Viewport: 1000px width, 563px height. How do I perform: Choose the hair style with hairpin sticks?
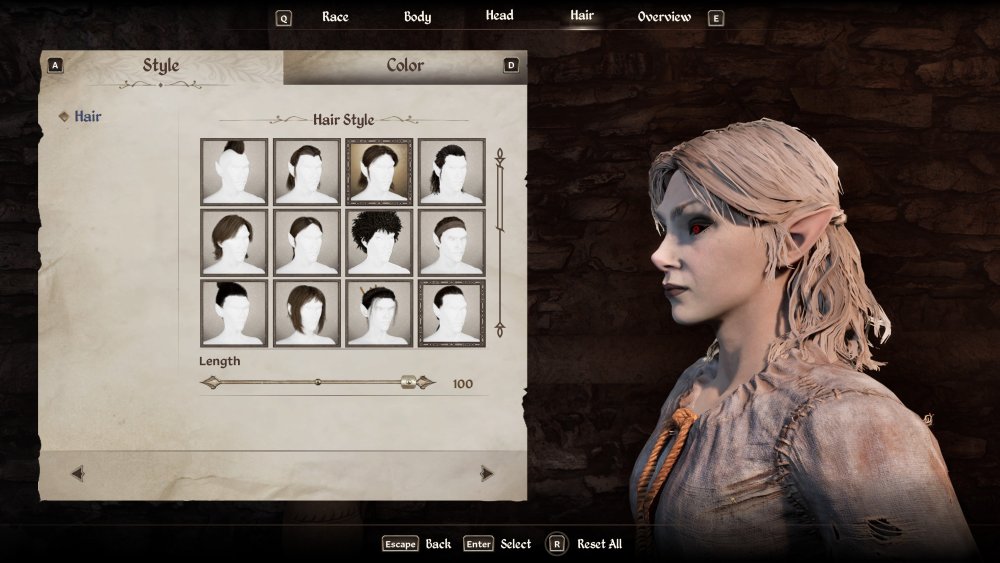[379, 313]
